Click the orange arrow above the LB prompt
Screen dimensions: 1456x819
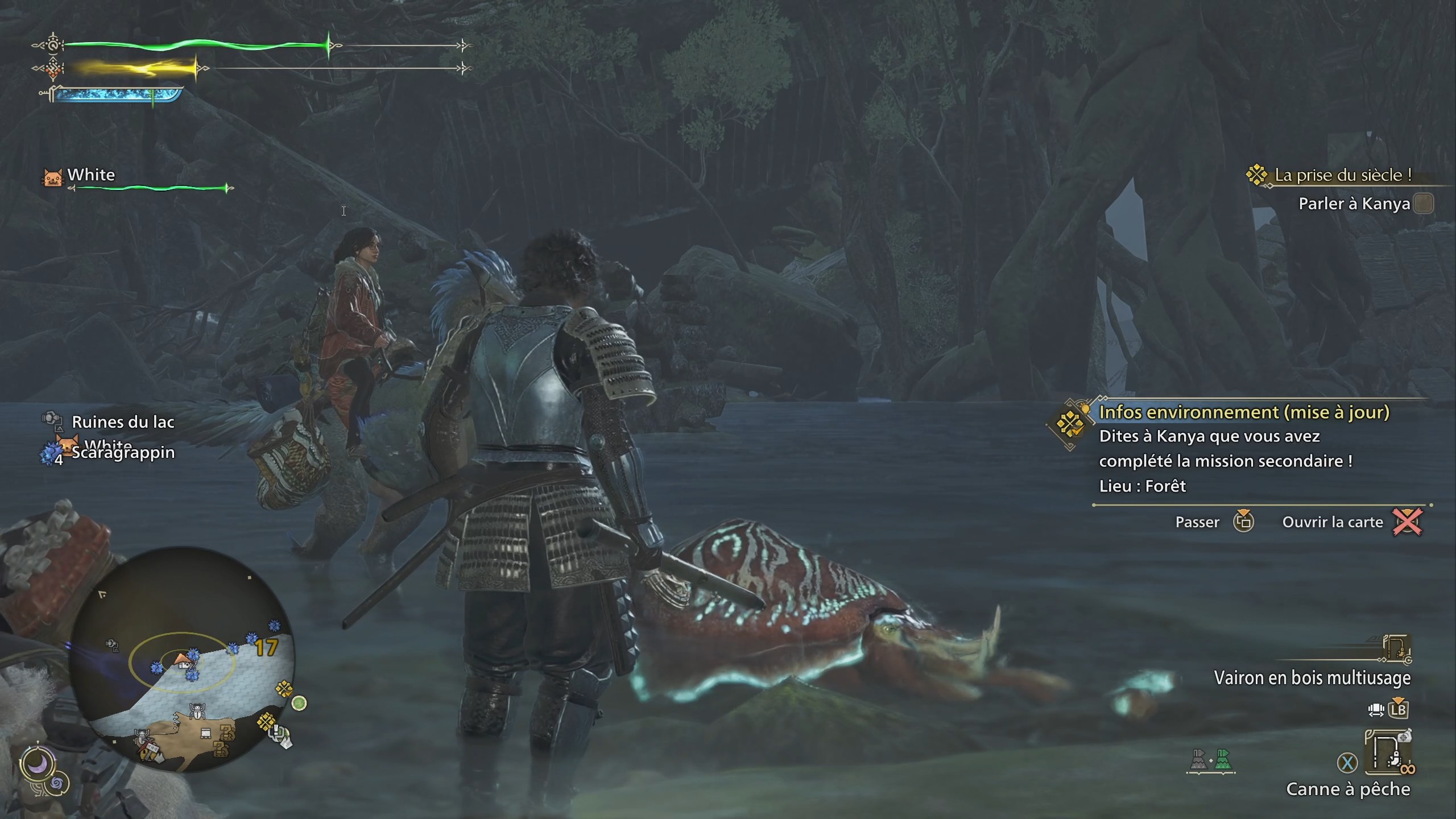(x=1399, y=700)
